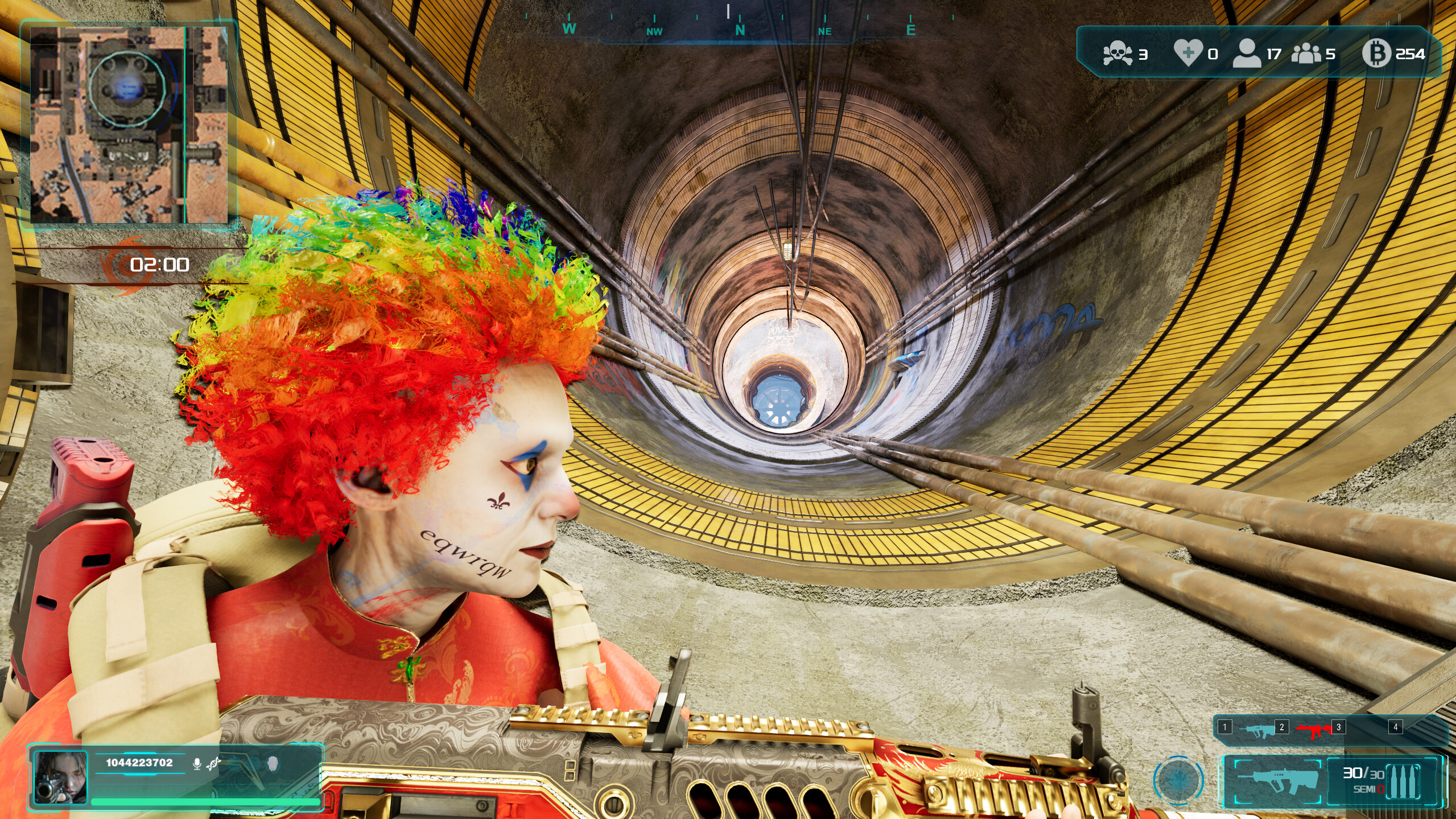Viewport: 1456px width, 819px height.
Task: Click the team squad icon showing 5
Action: 1306,54
